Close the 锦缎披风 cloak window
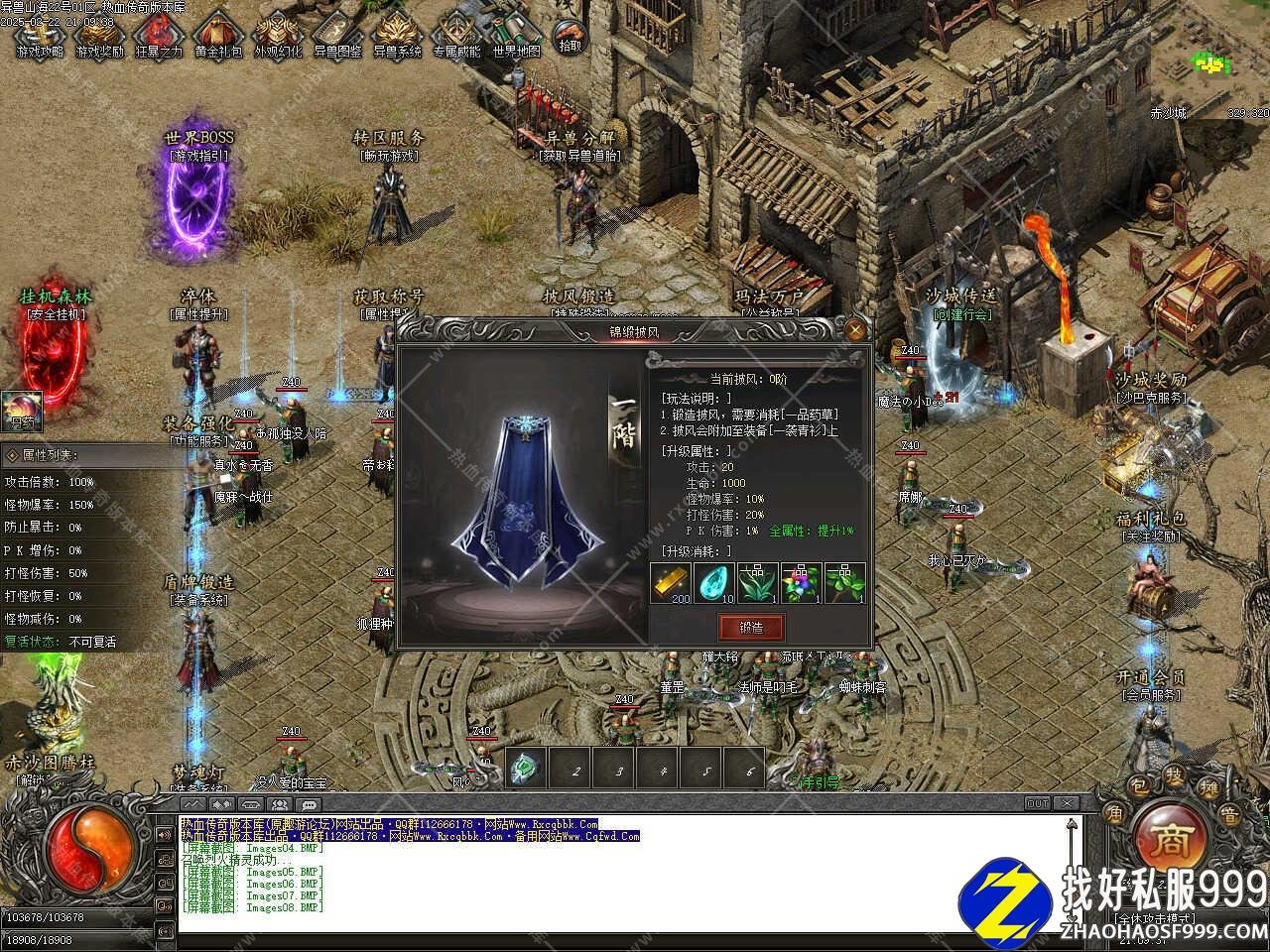 855,330
